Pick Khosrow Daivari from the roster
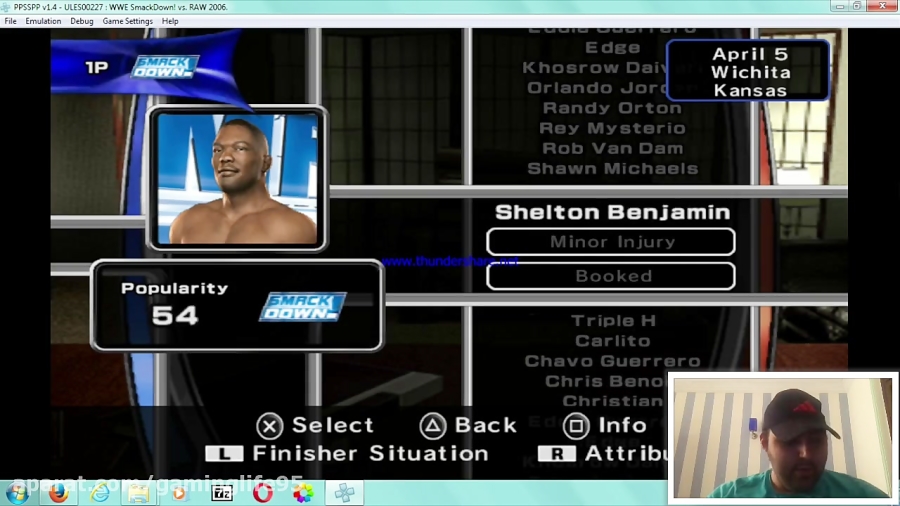Image resolution: width=900 pixels, height=506 pixels. pyautogui.click(x=592, y=68)
